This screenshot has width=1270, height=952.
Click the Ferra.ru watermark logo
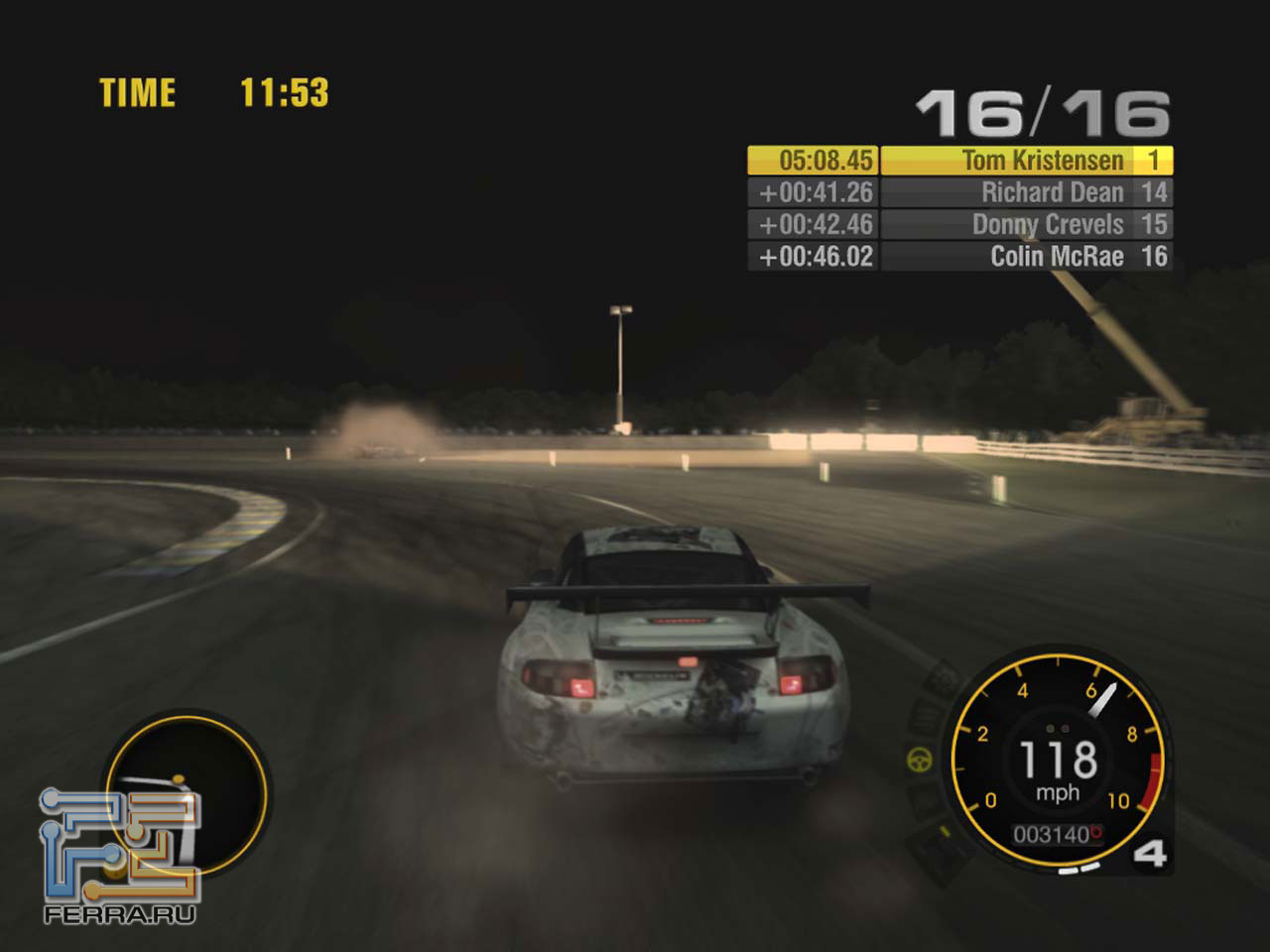click(119, 855)
